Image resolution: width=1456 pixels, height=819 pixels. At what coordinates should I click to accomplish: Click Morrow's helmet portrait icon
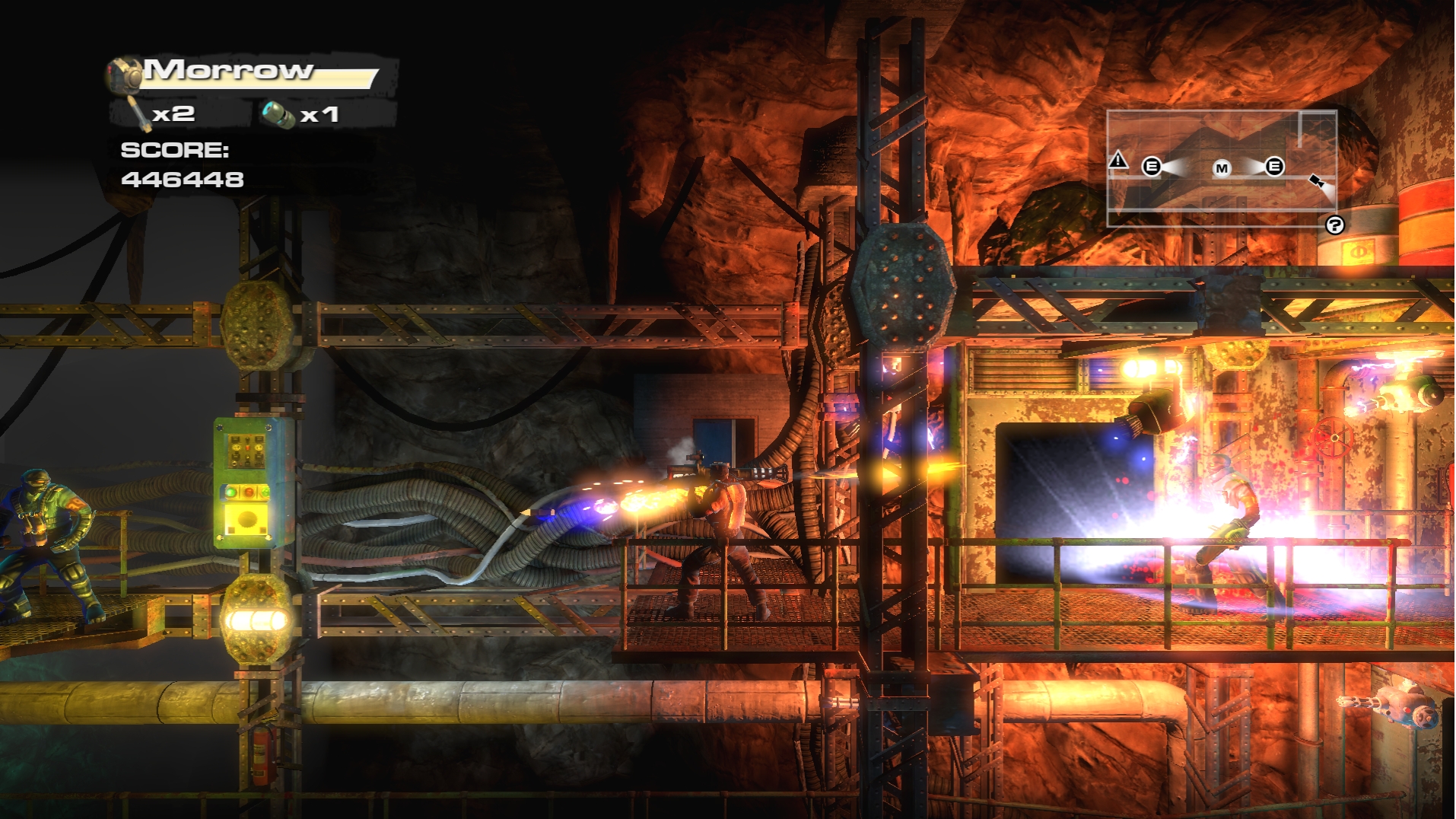[x=124, y=75]
